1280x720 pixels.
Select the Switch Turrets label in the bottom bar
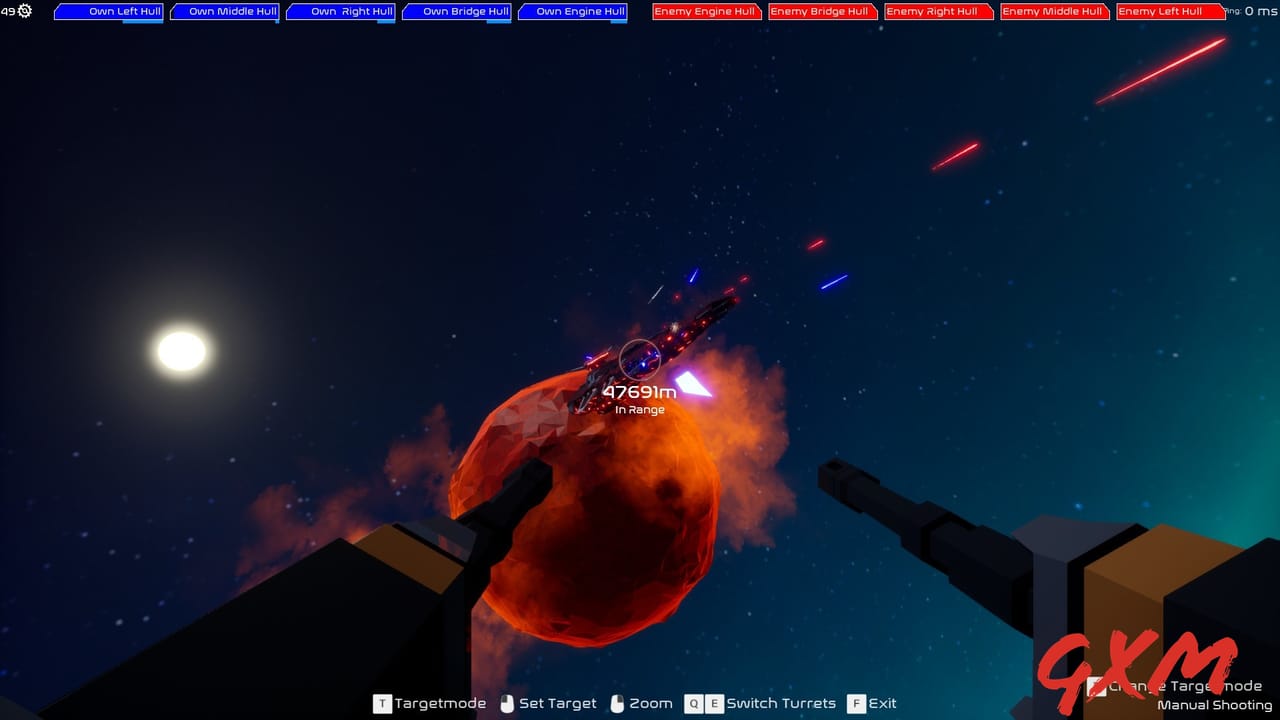tap(781, 703)
